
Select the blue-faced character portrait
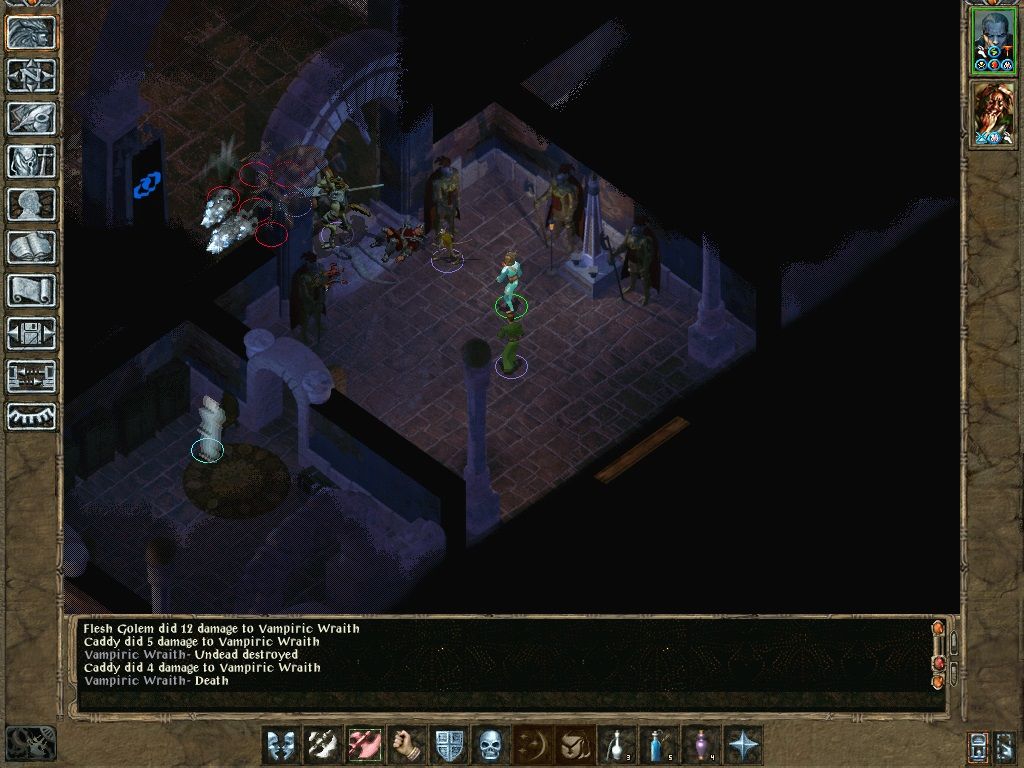[x=993, y=40]
